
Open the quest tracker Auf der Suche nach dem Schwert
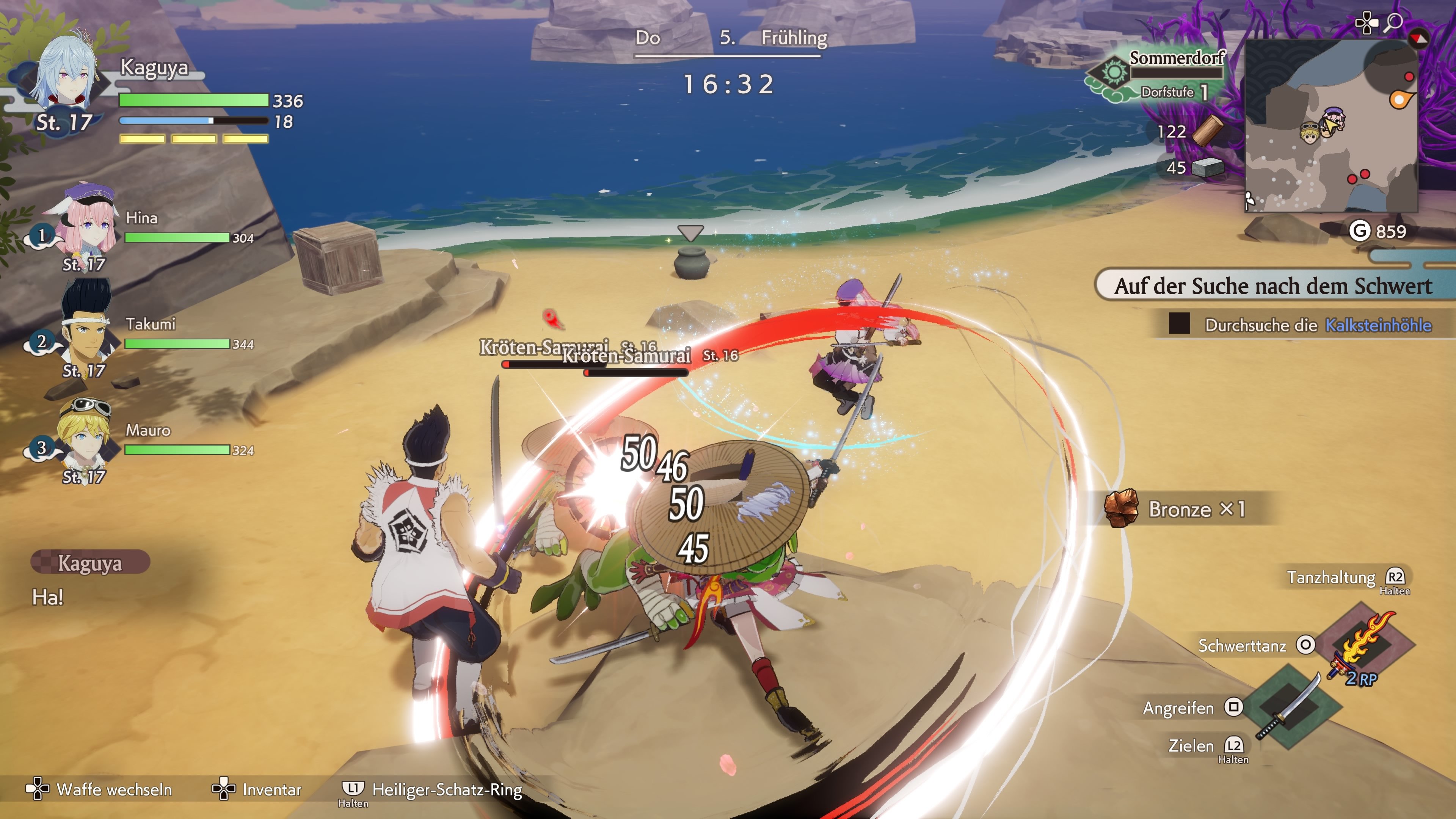(1273, 286)
